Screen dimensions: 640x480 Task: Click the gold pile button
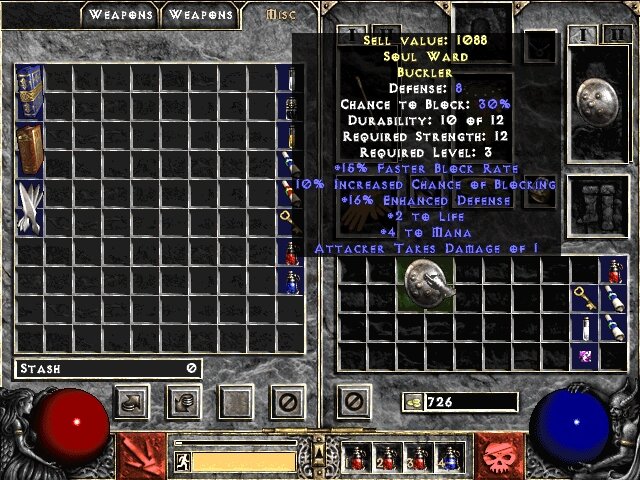click(x=411, y=402)
